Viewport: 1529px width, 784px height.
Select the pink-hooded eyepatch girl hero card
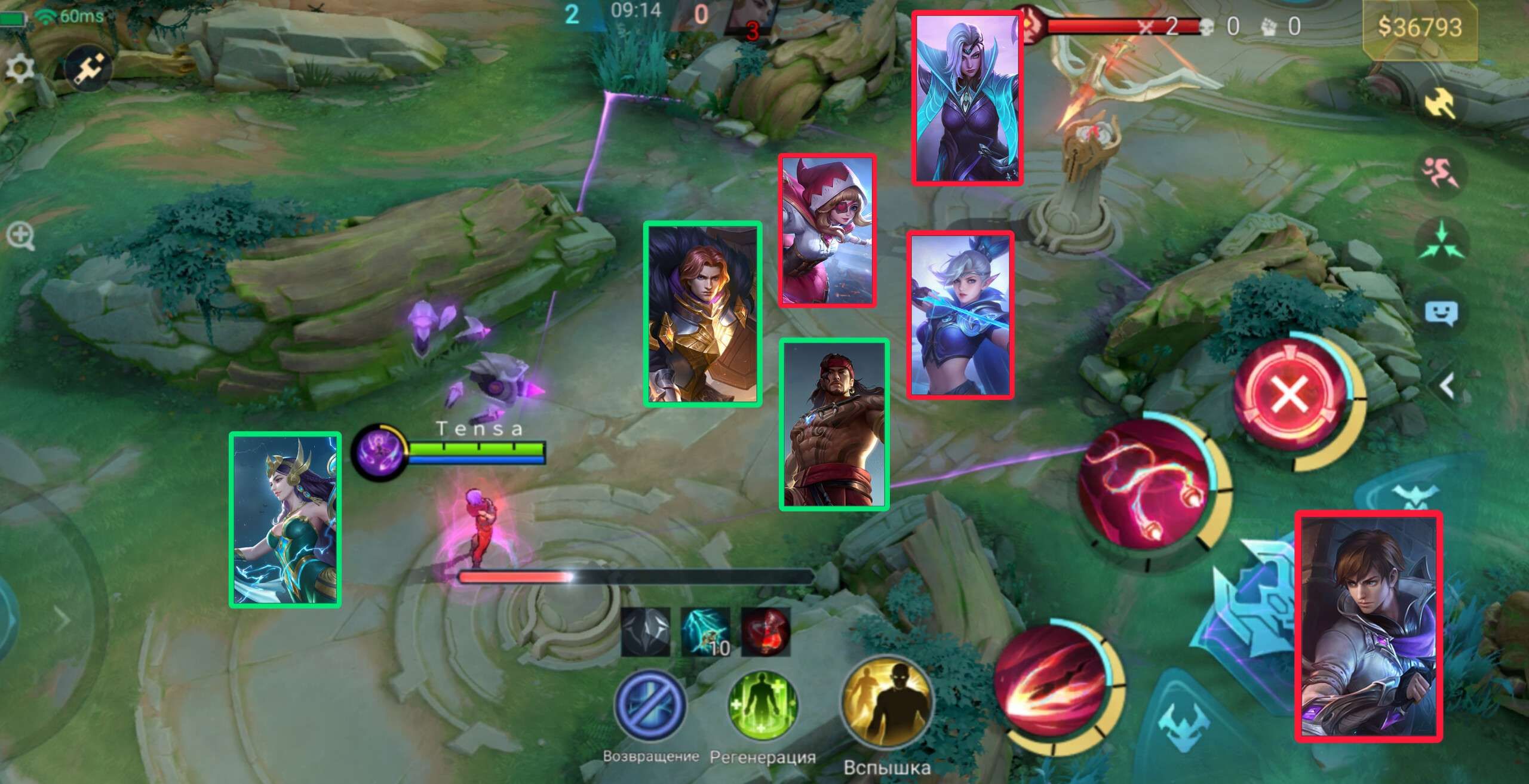pyautogui.click(x=827, y=230)
